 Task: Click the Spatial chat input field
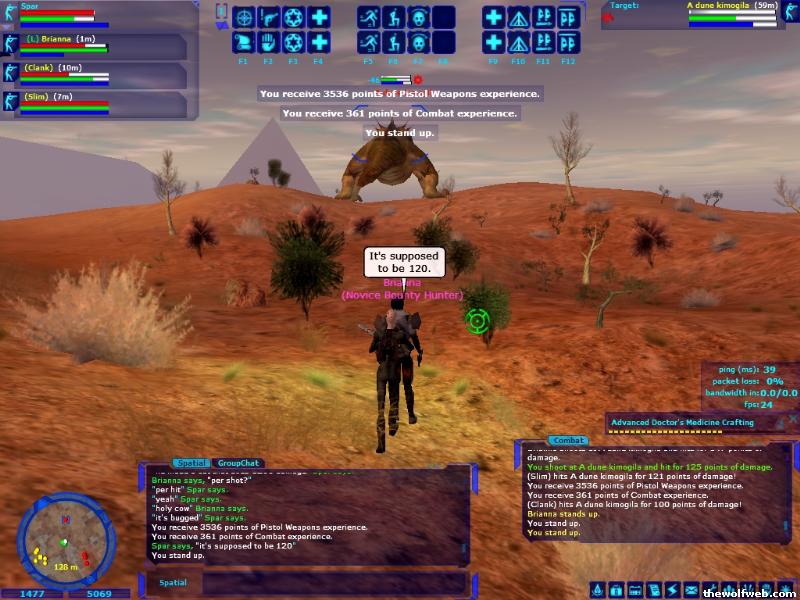coord(330,581)
